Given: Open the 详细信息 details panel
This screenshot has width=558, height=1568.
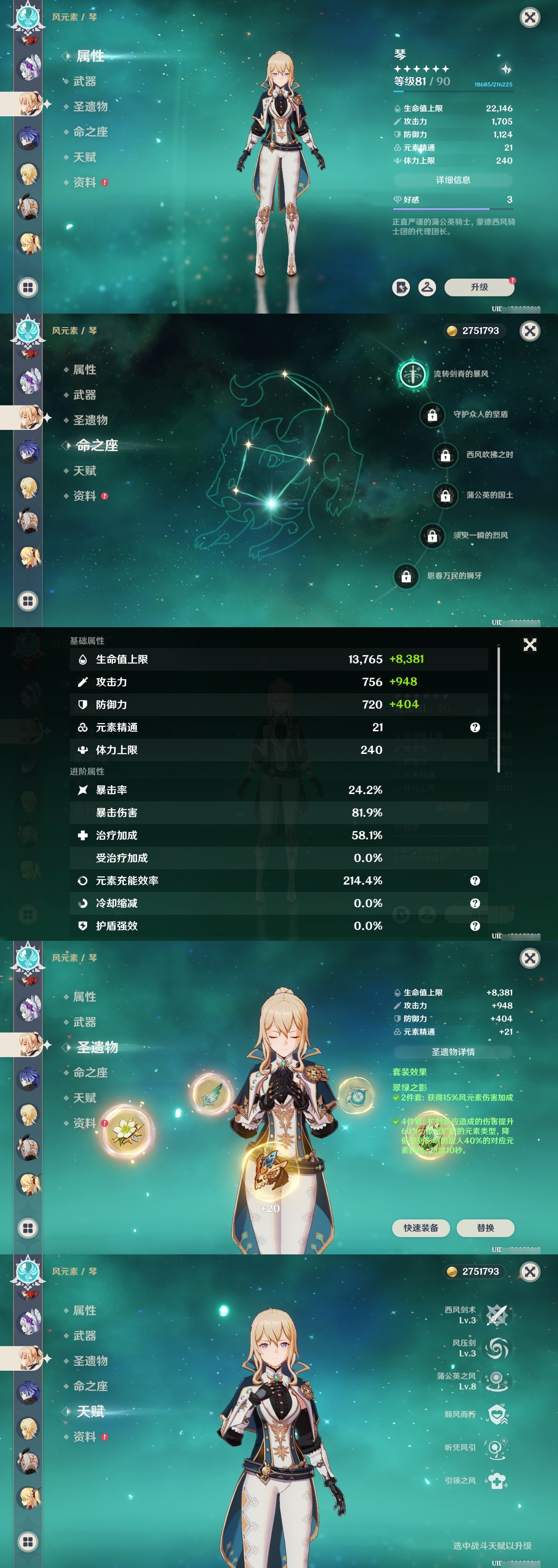Looking at the screenshot, I should point(453,180).
